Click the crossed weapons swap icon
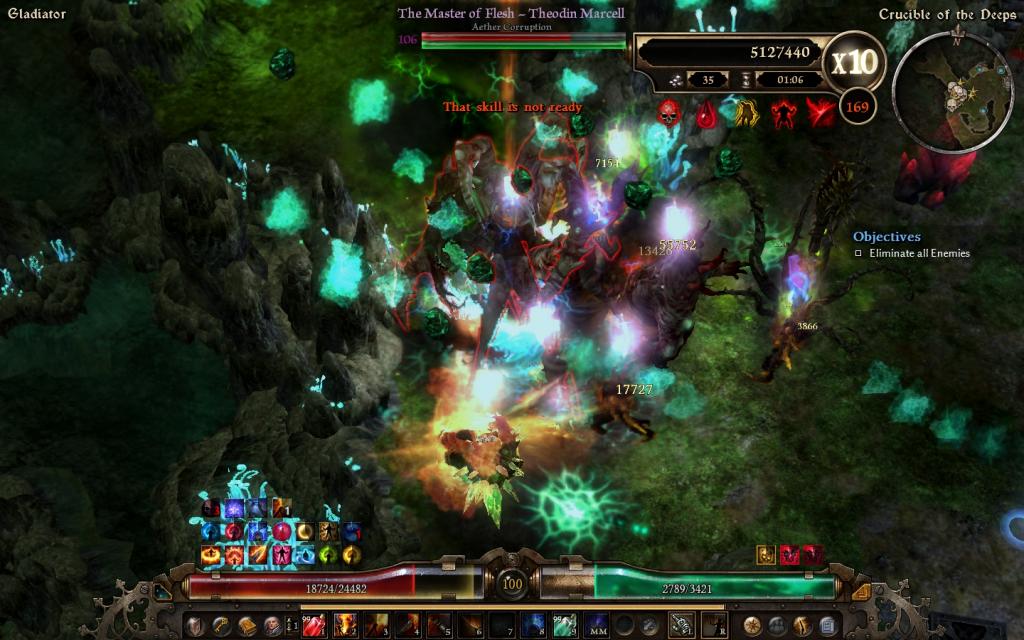The height and width of the screenshot is (640, 1024). (x=682, y=626)
